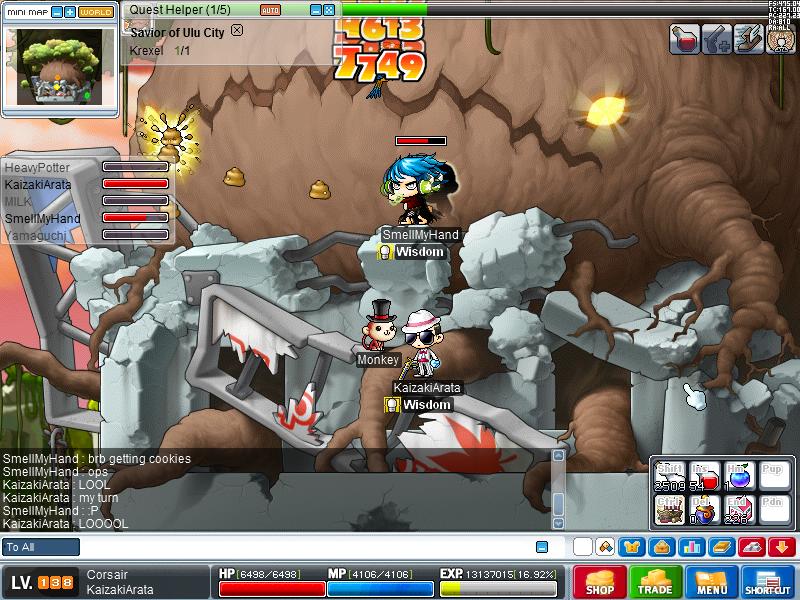This screenshot has height=600, width=800.
Task: Click the minimap plus button
Action: pyautogui.click(x=70, y=12)
